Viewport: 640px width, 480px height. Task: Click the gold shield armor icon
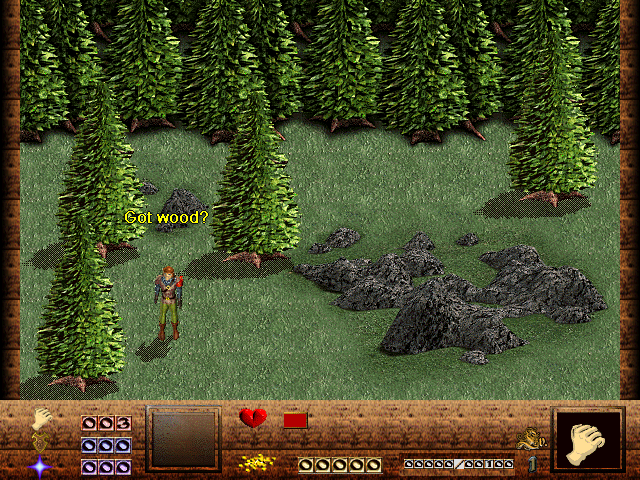[x=41, y=441]
